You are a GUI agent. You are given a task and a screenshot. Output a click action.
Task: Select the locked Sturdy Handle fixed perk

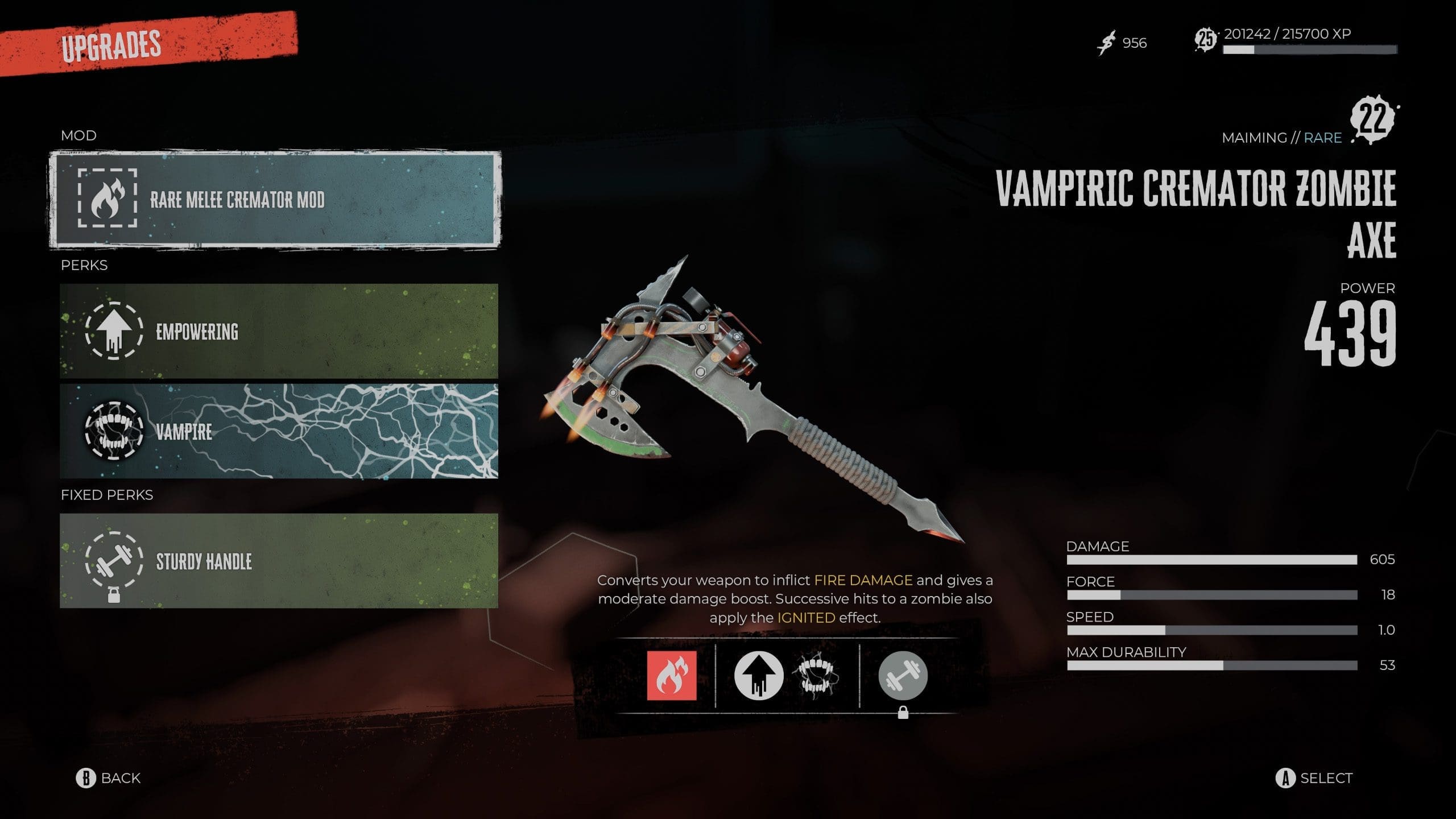click(x=279, y=561)
